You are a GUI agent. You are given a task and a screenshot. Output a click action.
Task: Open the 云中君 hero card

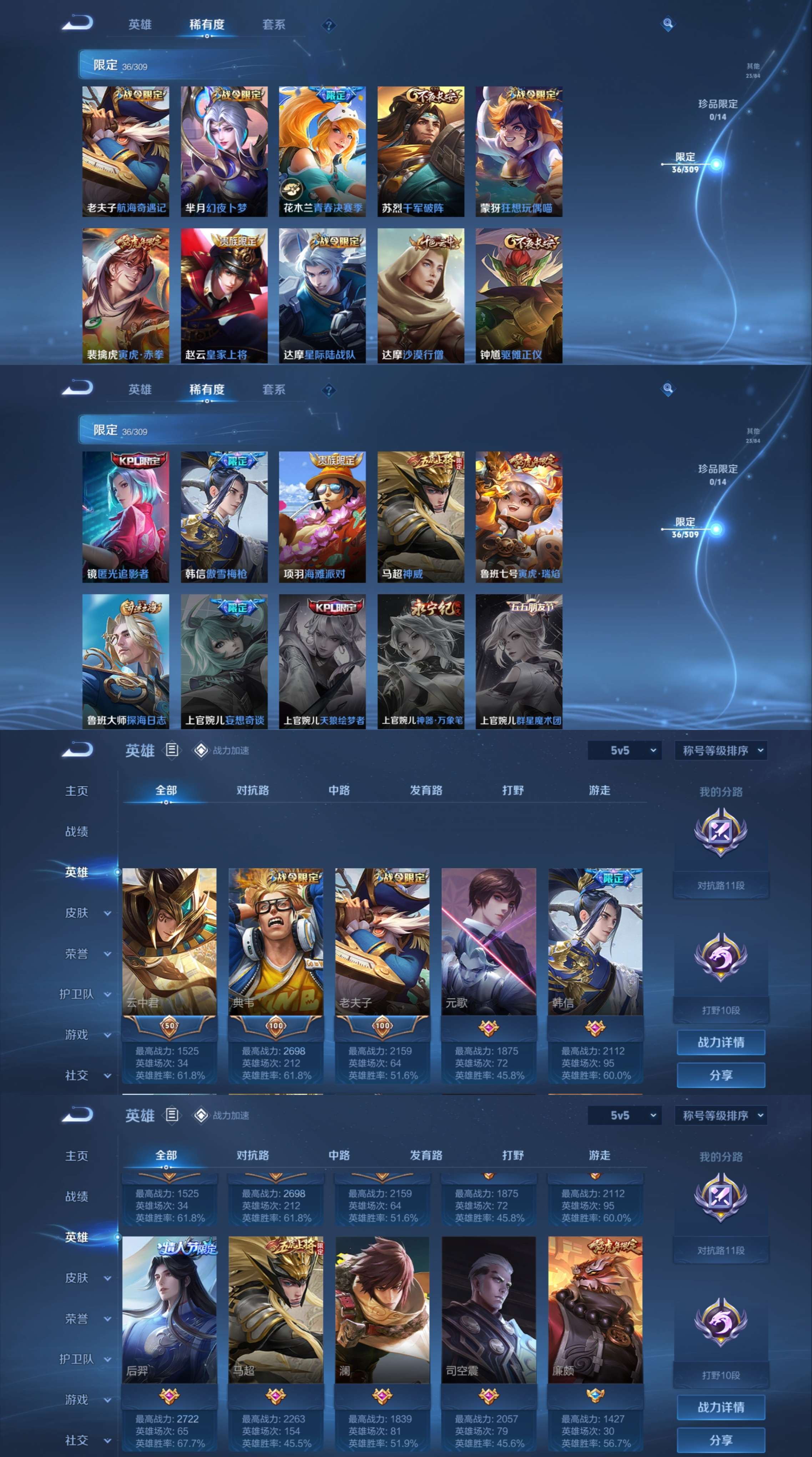tap(169, 941)
